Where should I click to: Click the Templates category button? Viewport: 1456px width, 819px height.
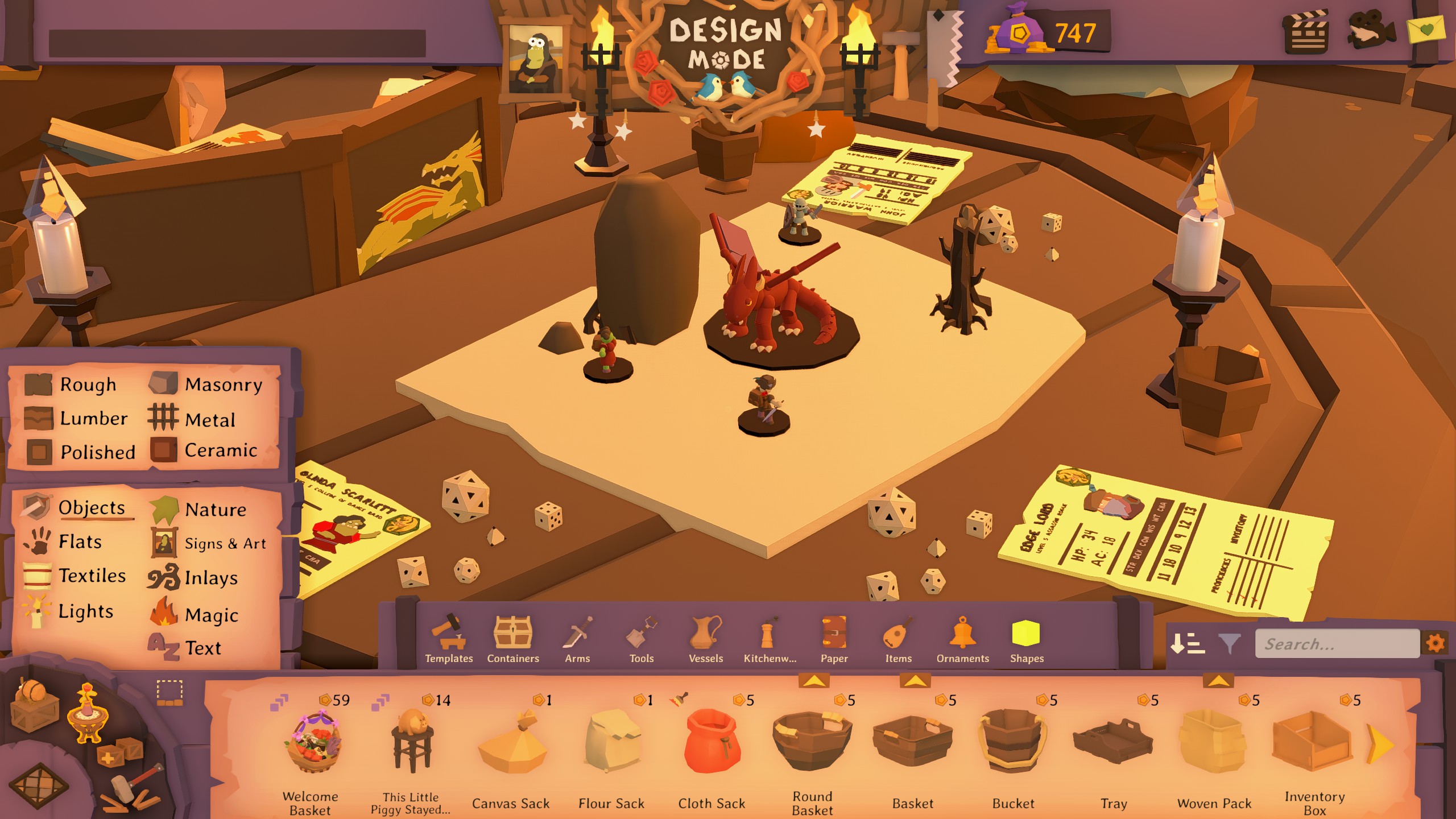(449, 642)
